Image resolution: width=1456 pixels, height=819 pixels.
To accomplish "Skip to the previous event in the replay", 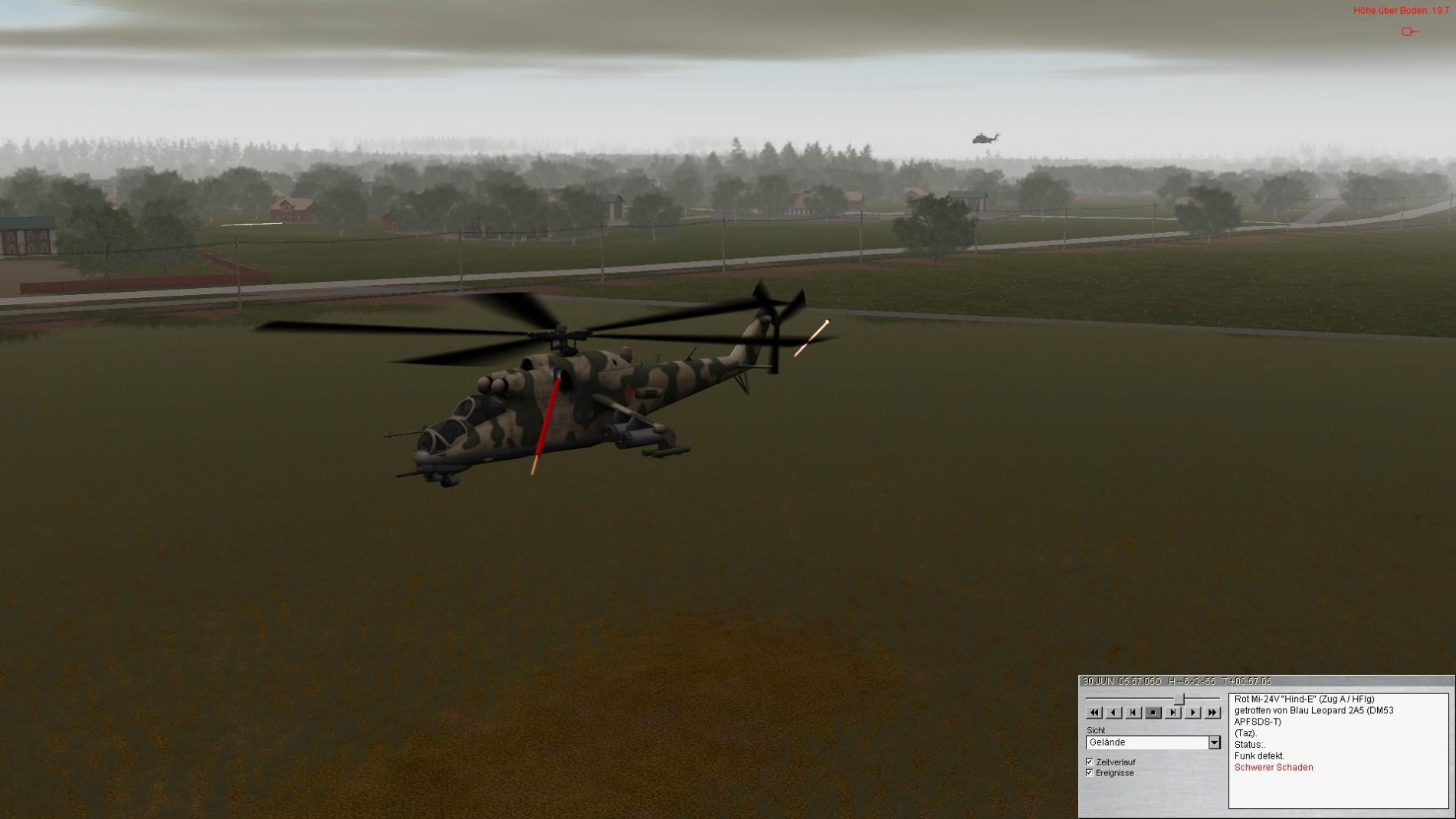I will 1133,713.
